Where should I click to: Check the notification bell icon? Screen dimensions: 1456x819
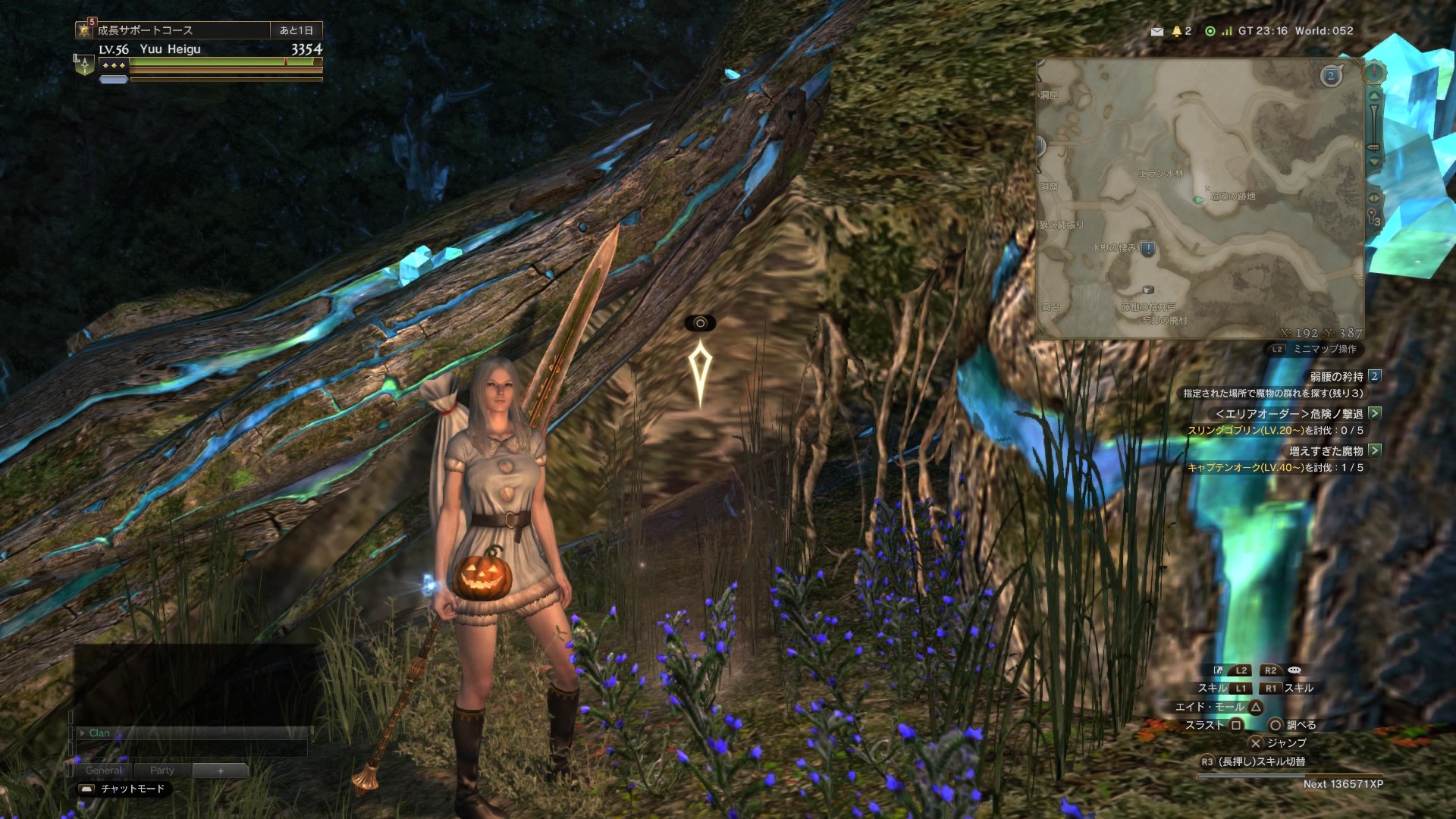click(x=1177, y=31)
